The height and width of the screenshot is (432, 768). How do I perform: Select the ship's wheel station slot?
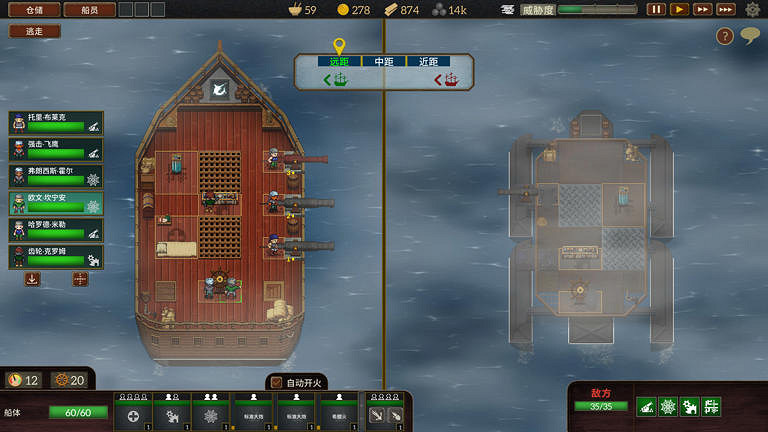coord(210,411)
